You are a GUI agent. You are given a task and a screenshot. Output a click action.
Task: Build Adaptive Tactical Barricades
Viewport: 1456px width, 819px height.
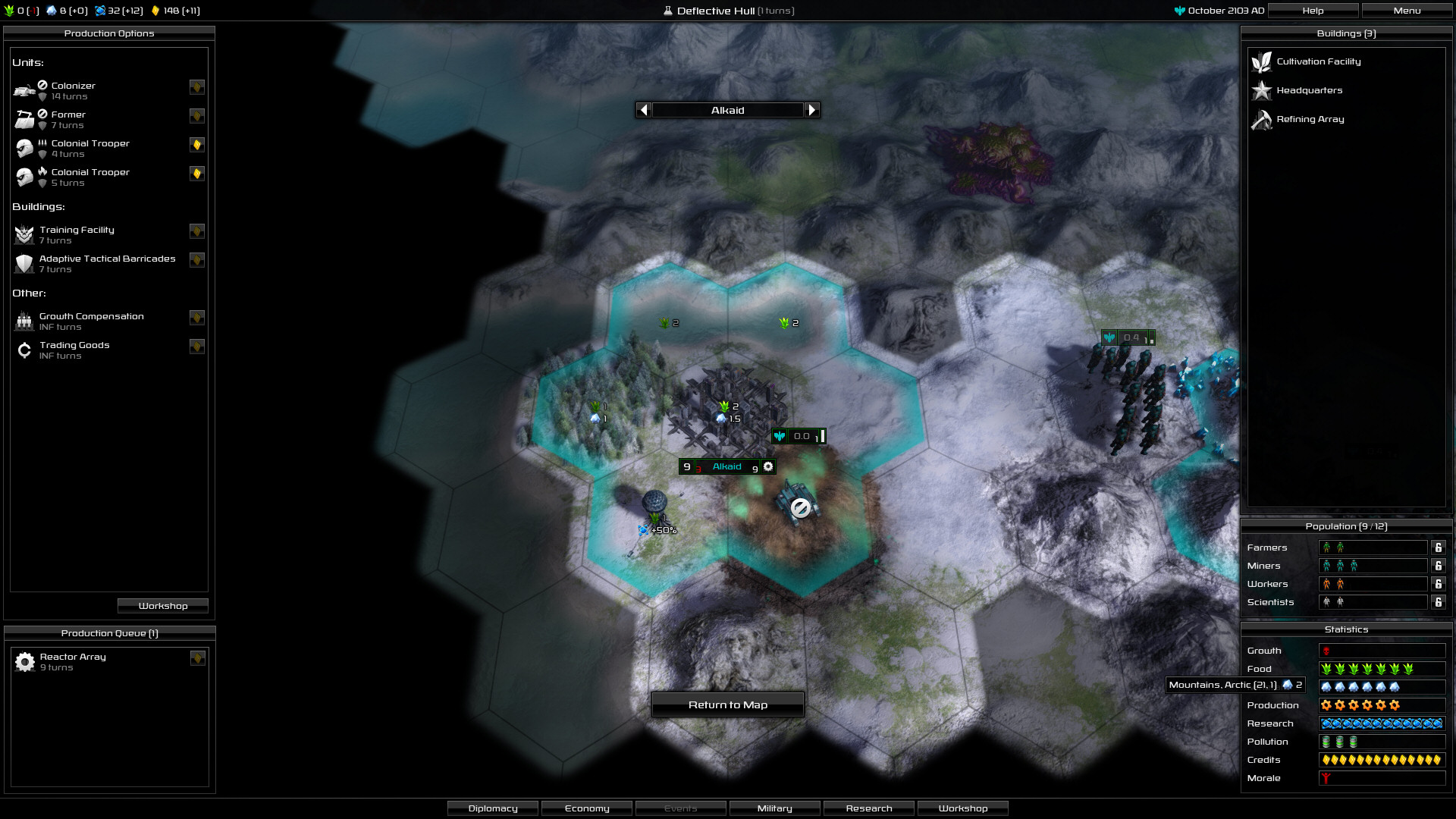point(107,263)
